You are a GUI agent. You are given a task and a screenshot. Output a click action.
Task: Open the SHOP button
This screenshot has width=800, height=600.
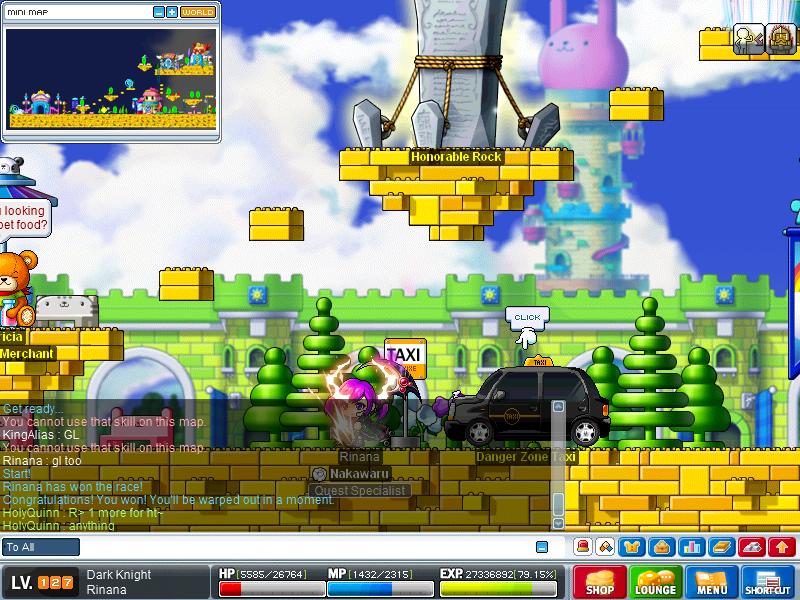(x=599, y=583)
